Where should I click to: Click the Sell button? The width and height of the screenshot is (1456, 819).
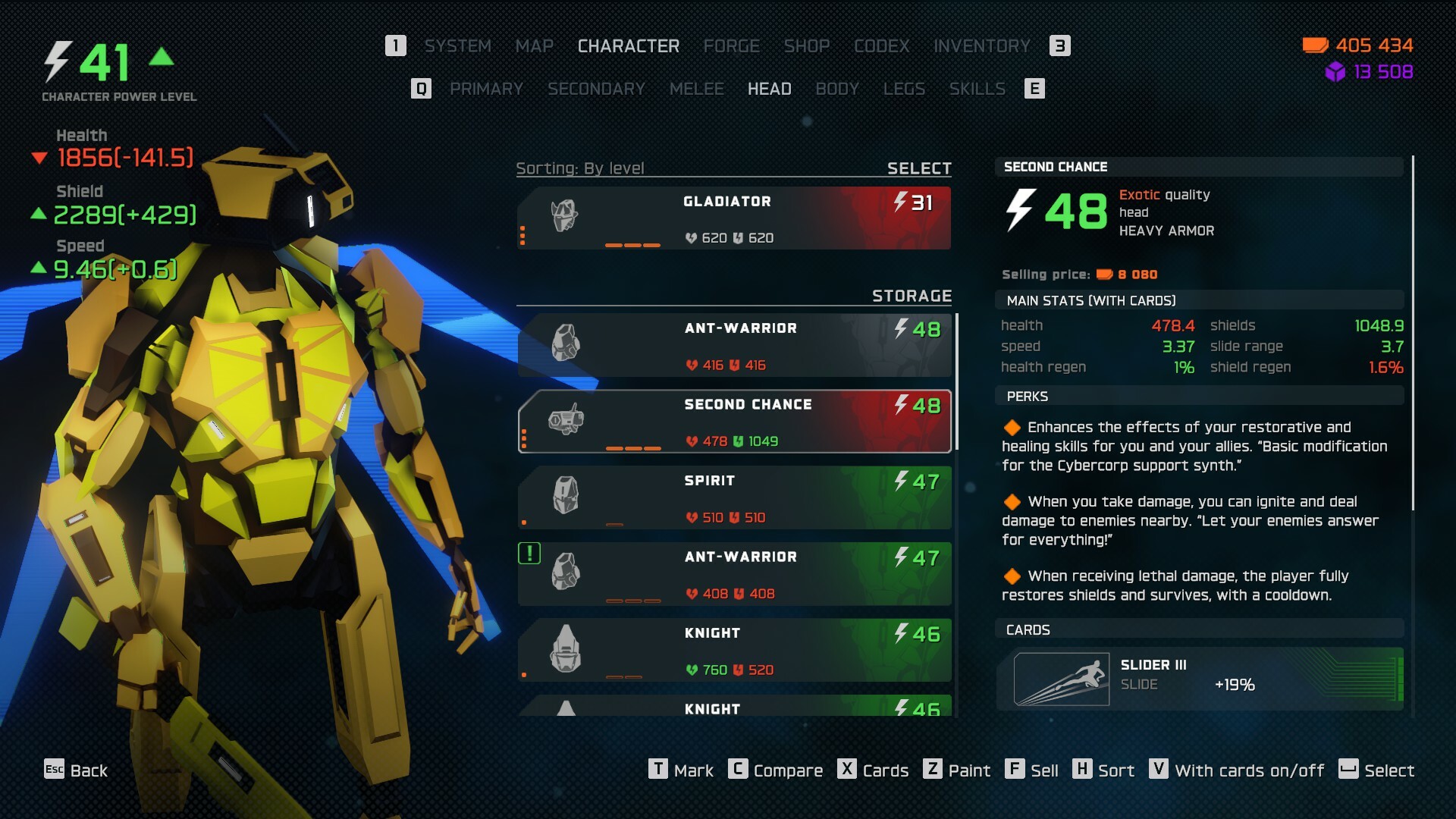pos(1032,770)
